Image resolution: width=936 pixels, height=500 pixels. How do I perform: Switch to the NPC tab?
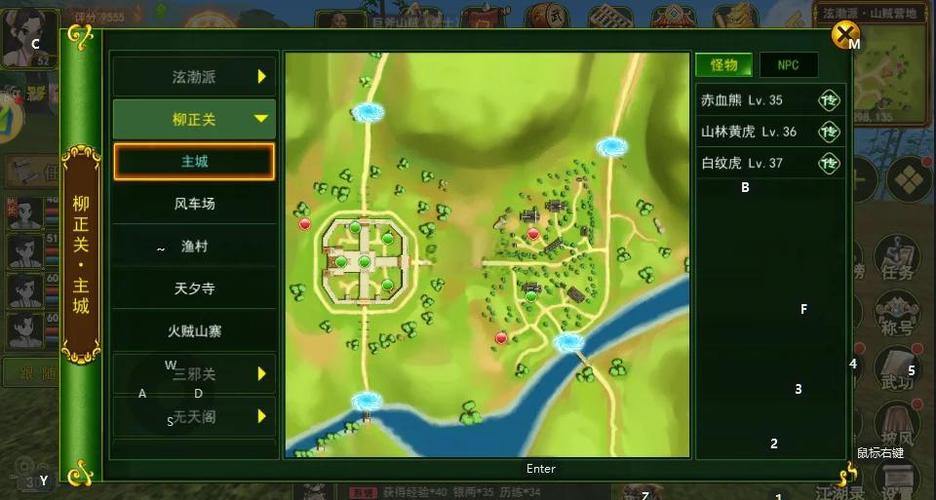tap(788, 65)
